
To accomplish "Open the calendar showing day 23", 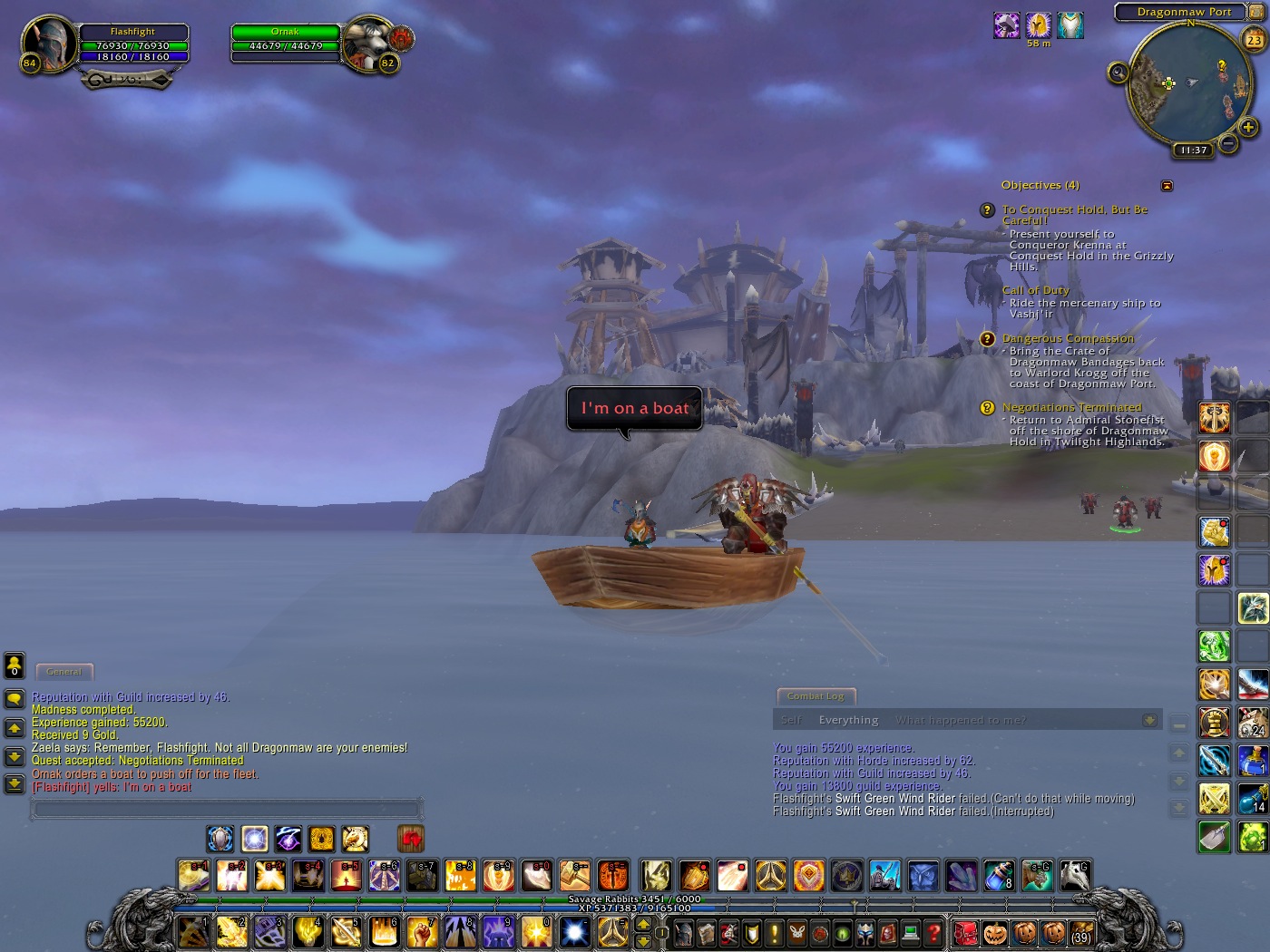I will [x=1254, y=40].
